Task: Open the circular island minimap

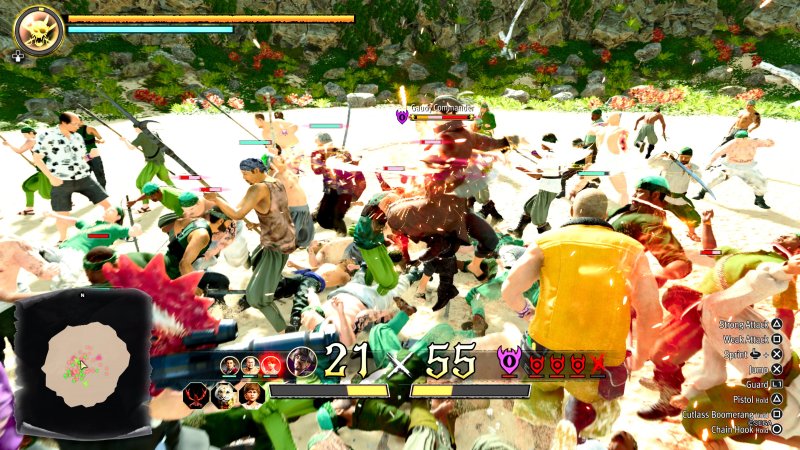Action: pyautogui.click(x=86, y=364)
